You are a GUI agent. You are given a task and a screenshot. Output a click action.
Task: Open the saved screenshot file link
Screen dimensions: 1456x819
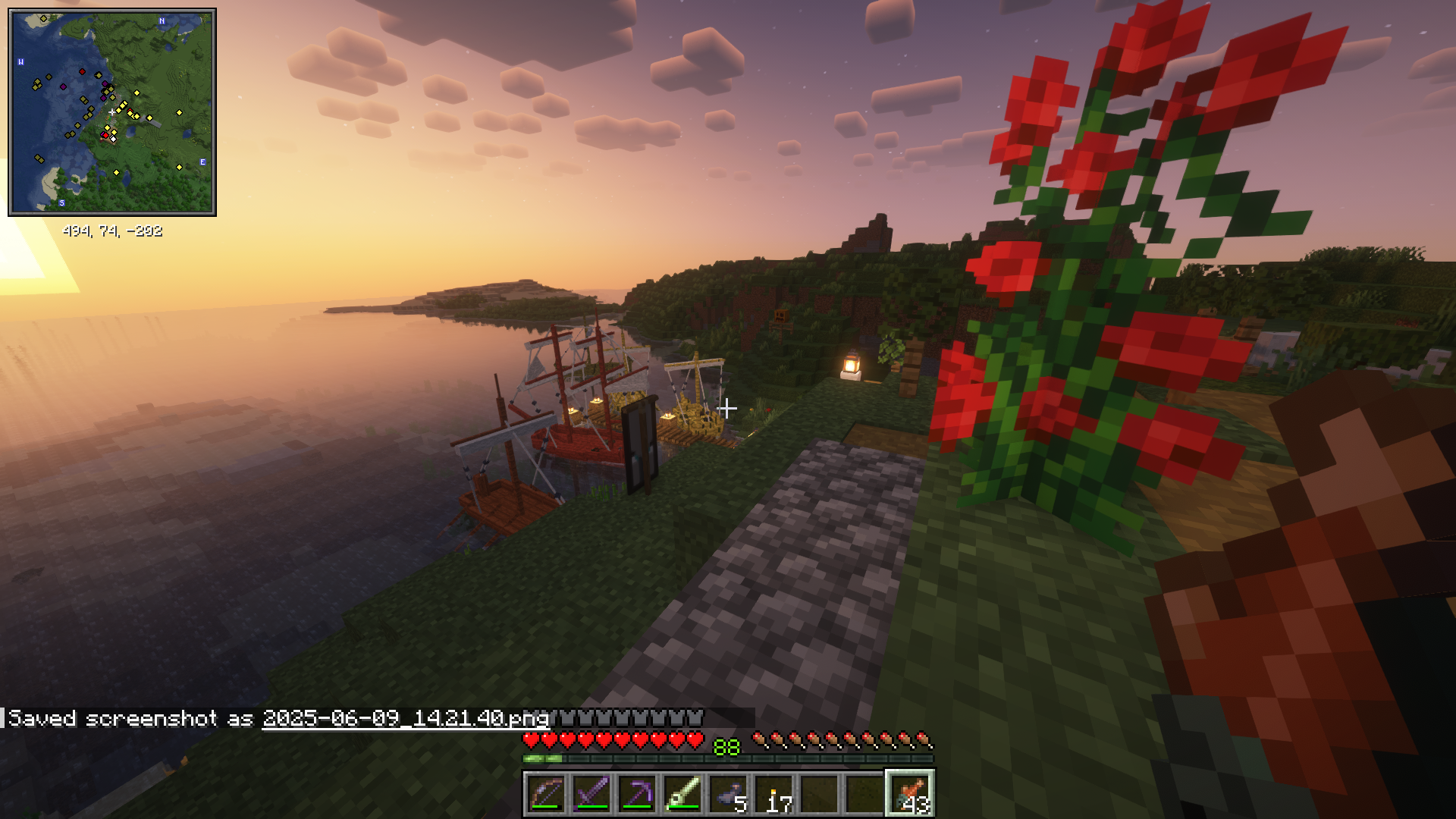[x=405, y=718]
